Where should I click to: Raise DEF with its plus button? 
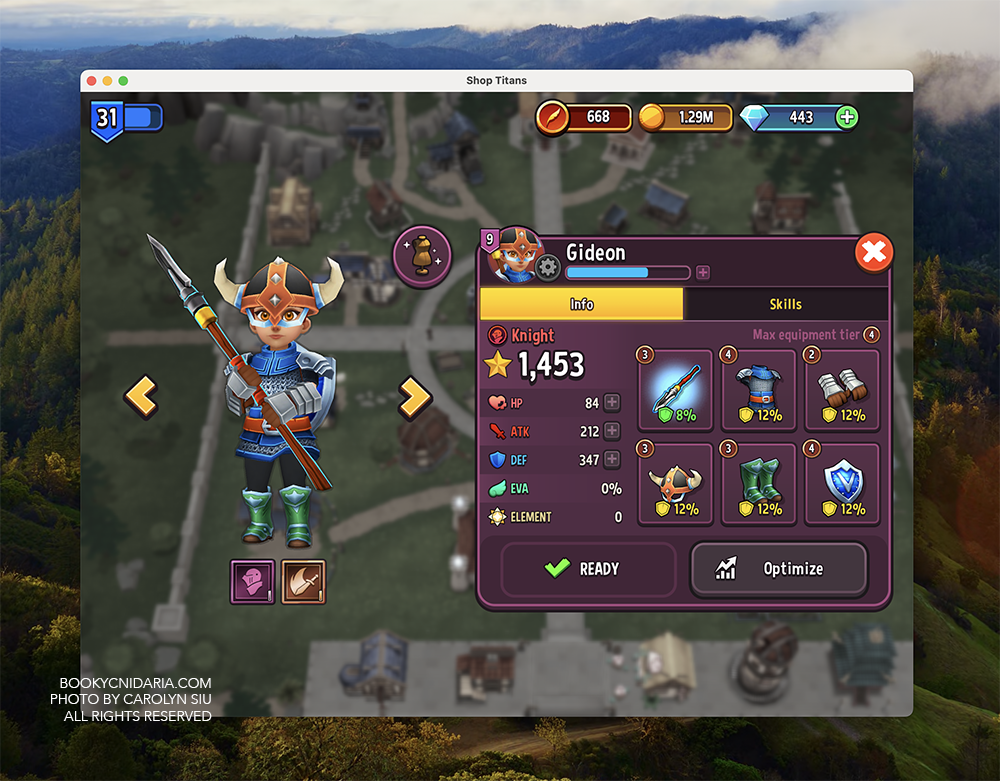[x=612, y=460]
